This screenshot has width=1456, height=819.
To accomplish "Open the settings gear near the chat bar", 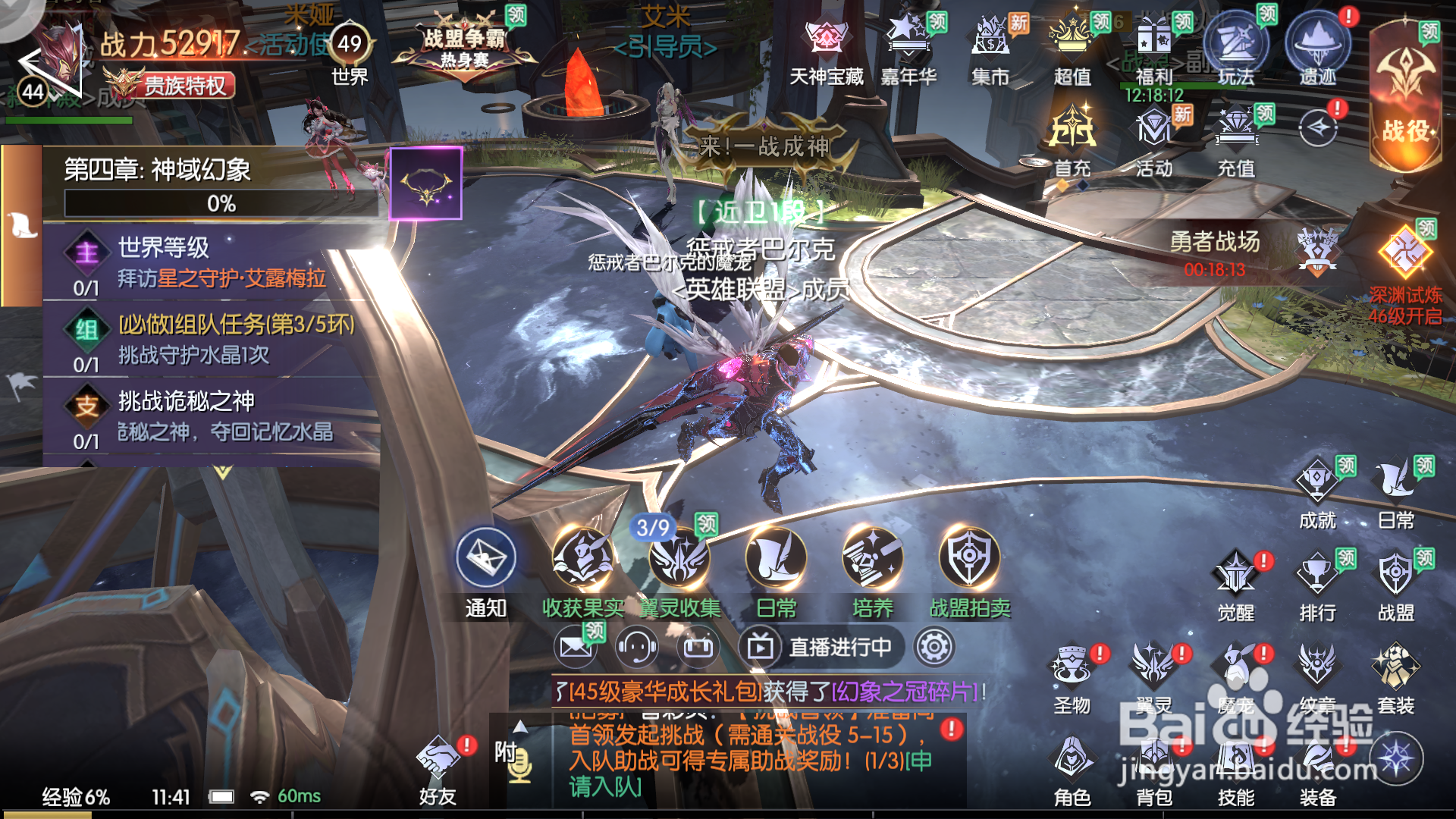I will click(x=935, y=648).
